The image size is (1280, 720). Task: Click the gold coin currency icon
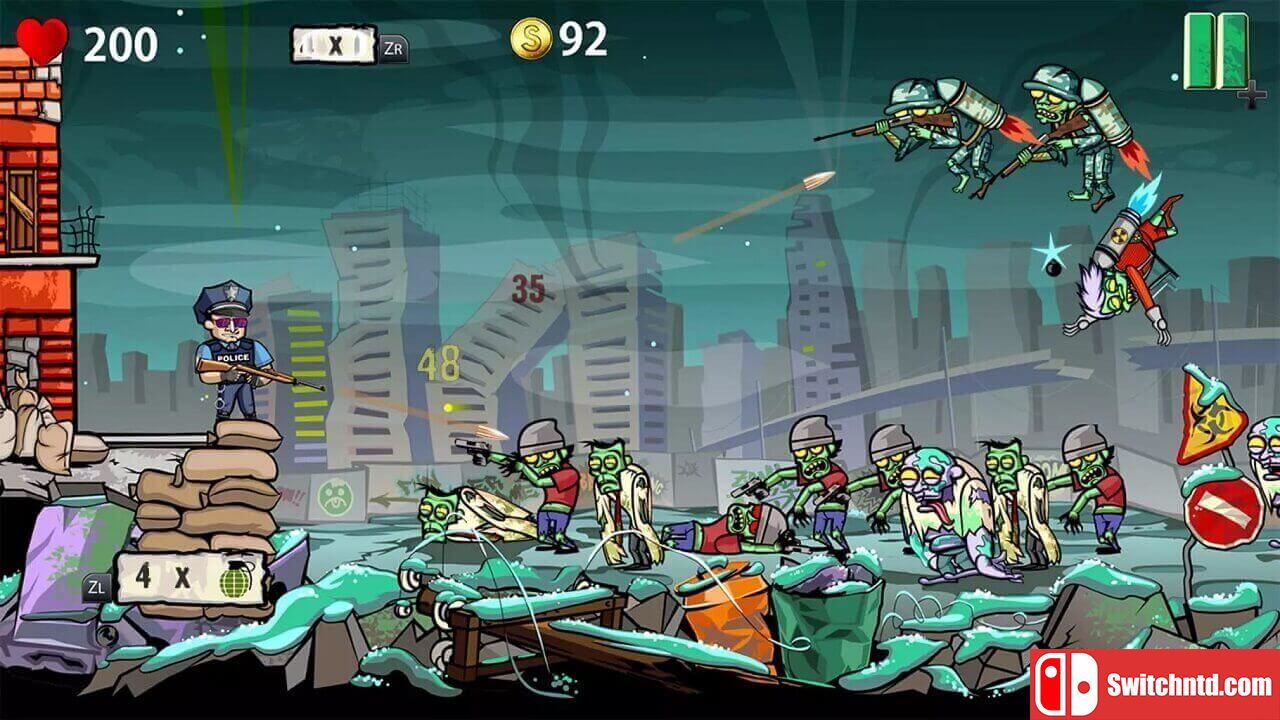coord(530,39)
